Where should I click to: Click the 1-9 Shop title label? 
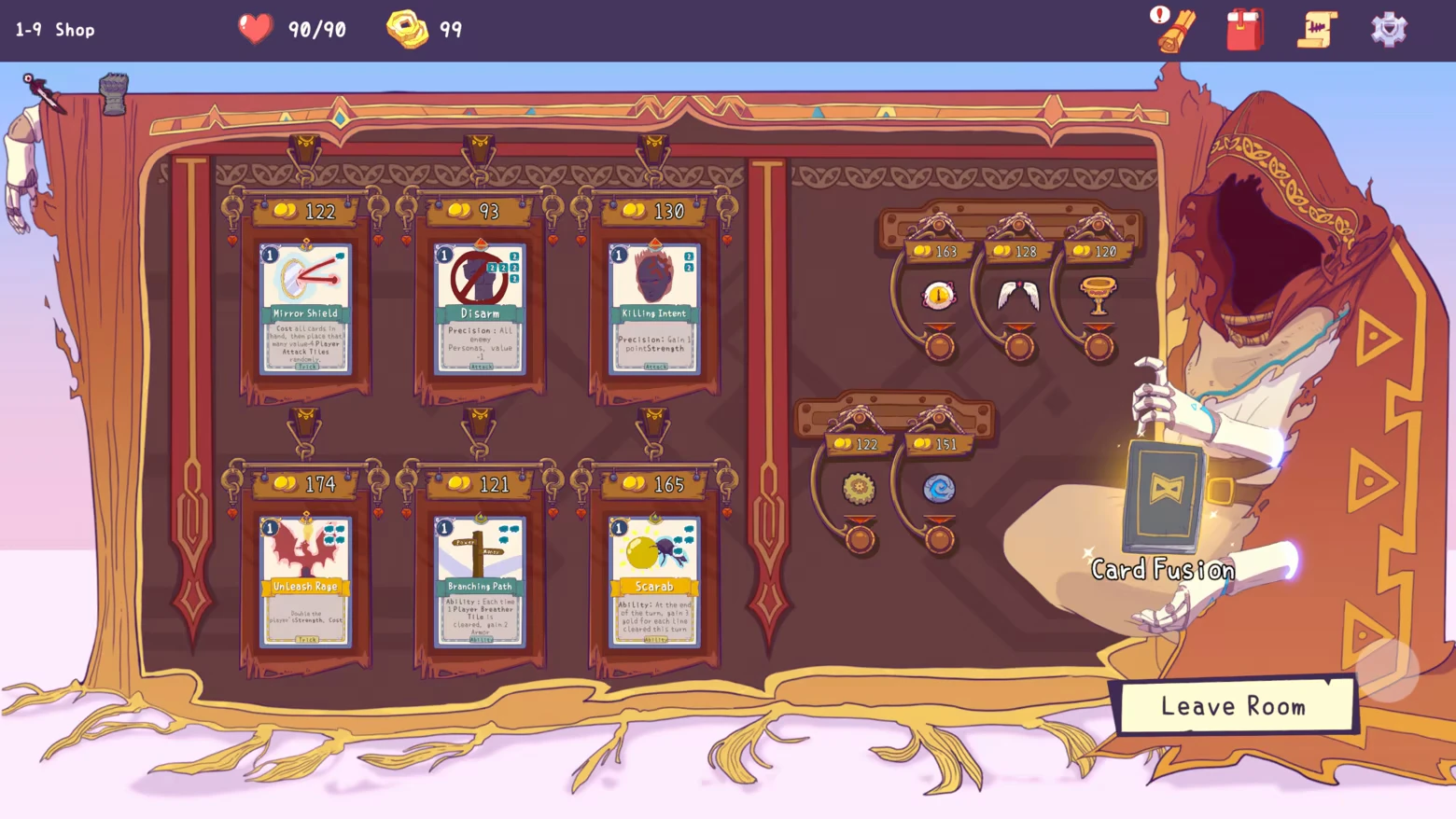click(53, 29)
